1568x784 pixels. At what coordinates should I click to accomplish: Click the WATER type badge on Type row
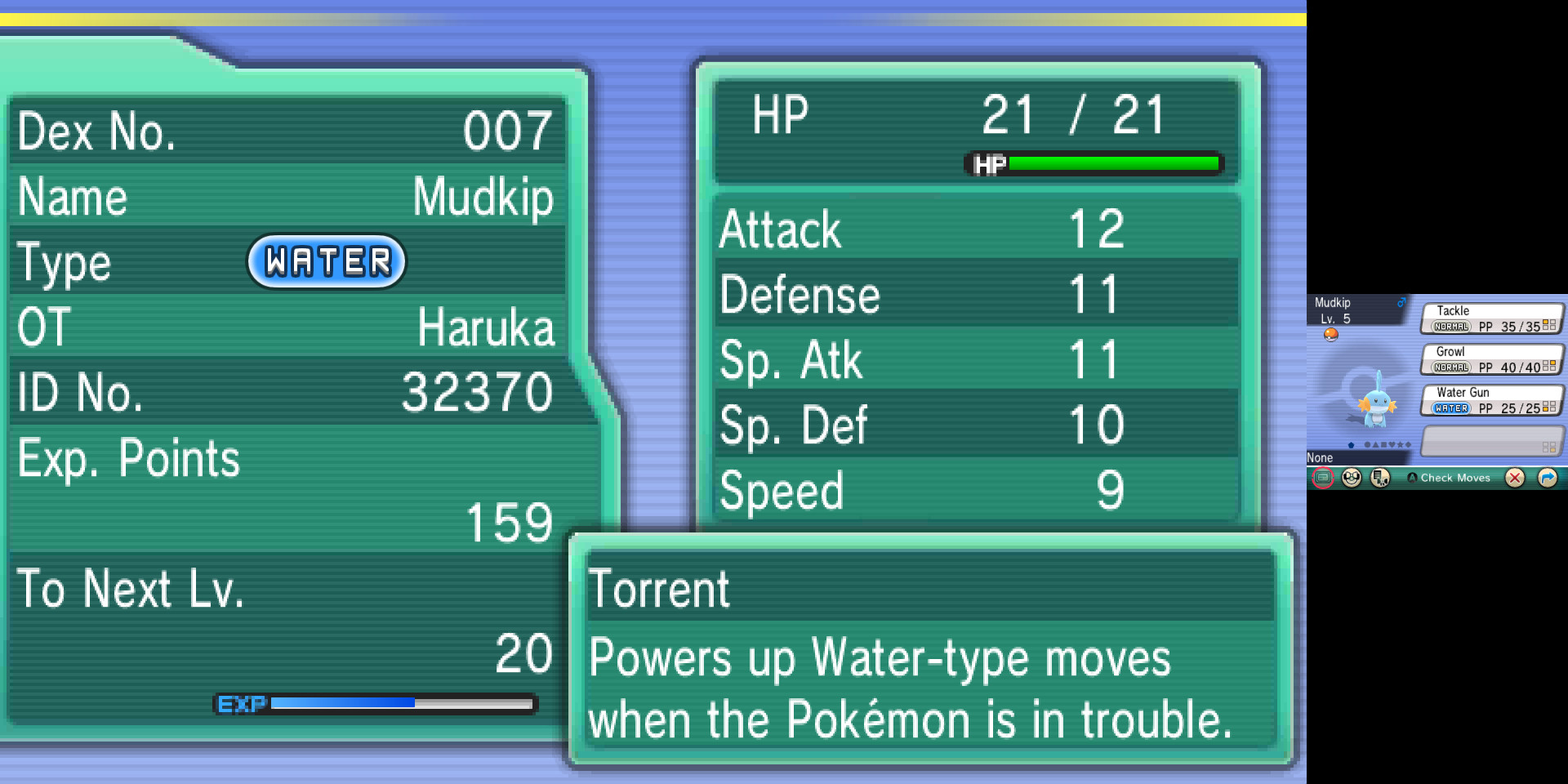328,262
